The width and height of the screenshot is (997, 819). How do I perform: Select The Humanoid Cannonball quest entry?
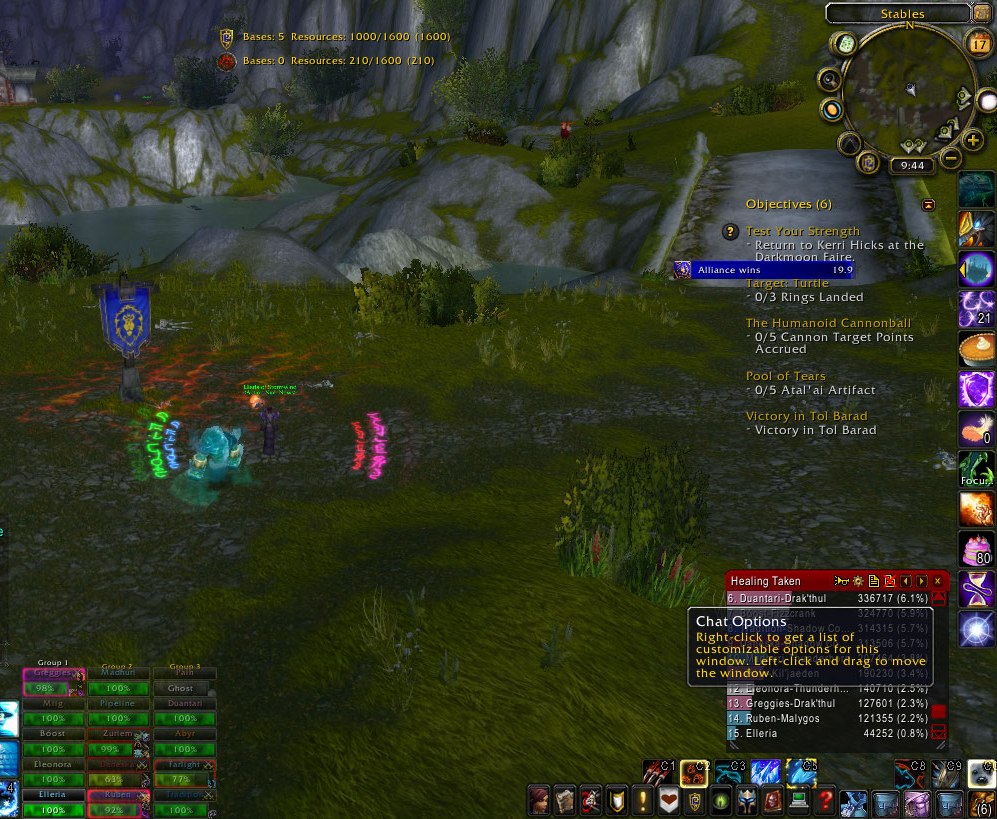828,323
